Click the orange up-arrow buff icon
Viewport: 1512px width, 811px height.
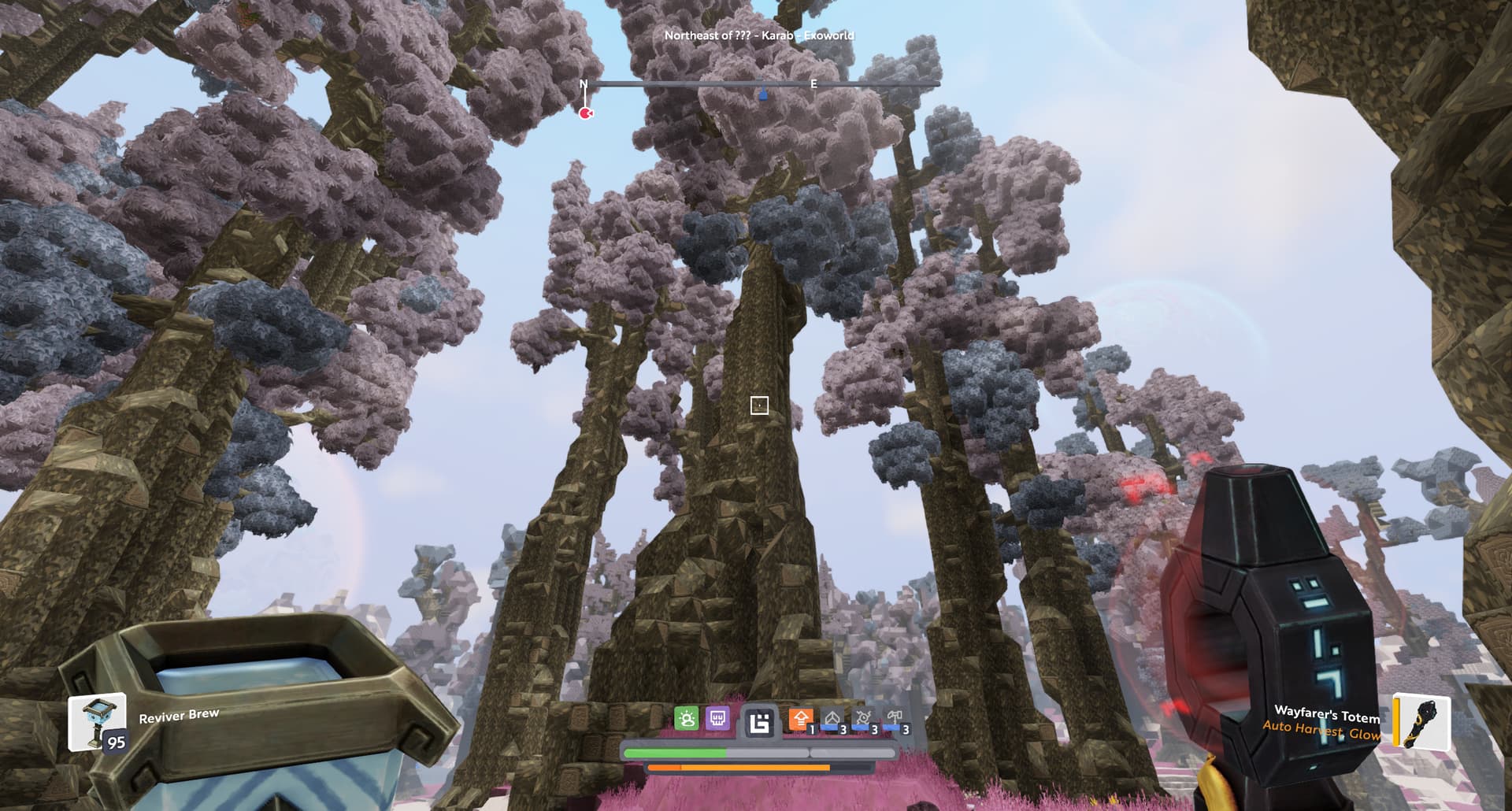coord(801,719)
